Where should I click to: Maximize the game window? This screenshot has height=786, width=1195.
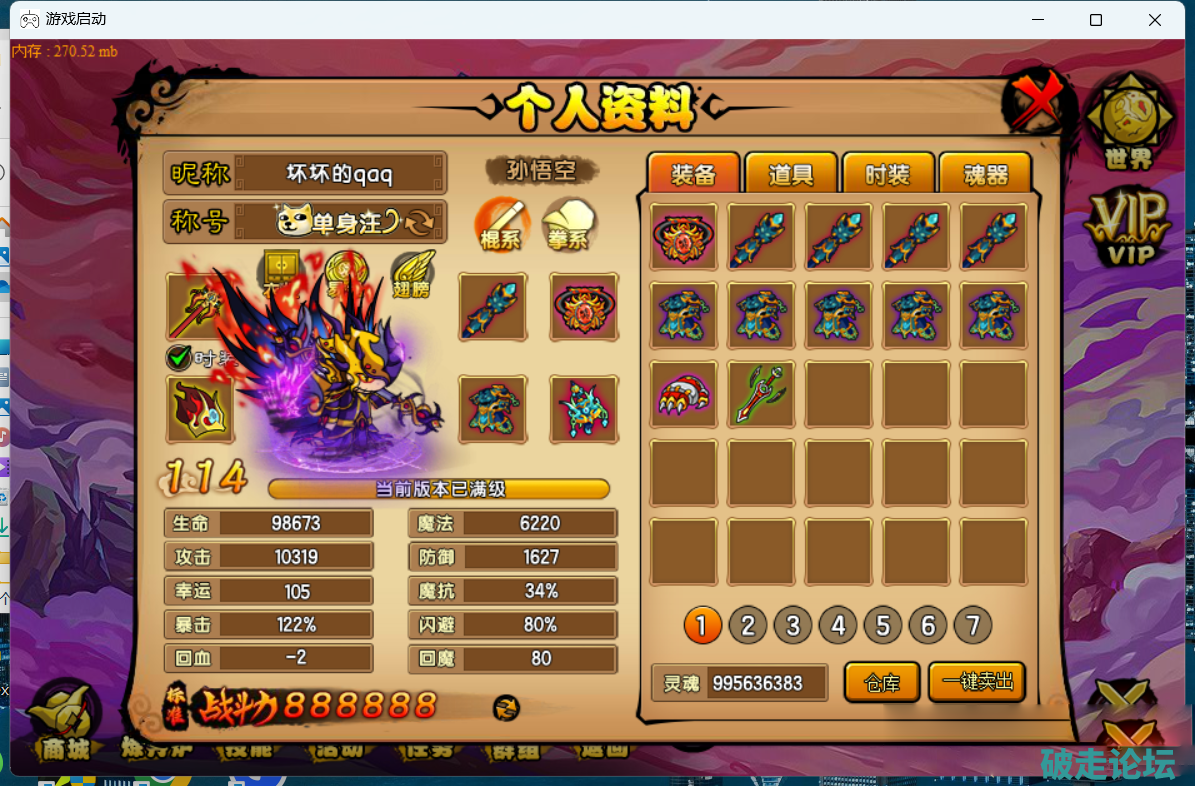[x=1096, y=20]
